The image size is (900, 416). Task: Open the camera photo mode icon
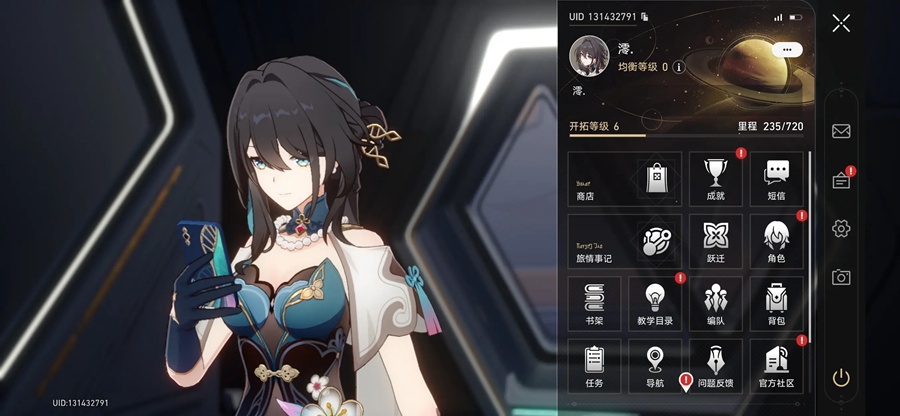(x=841, y=277)
